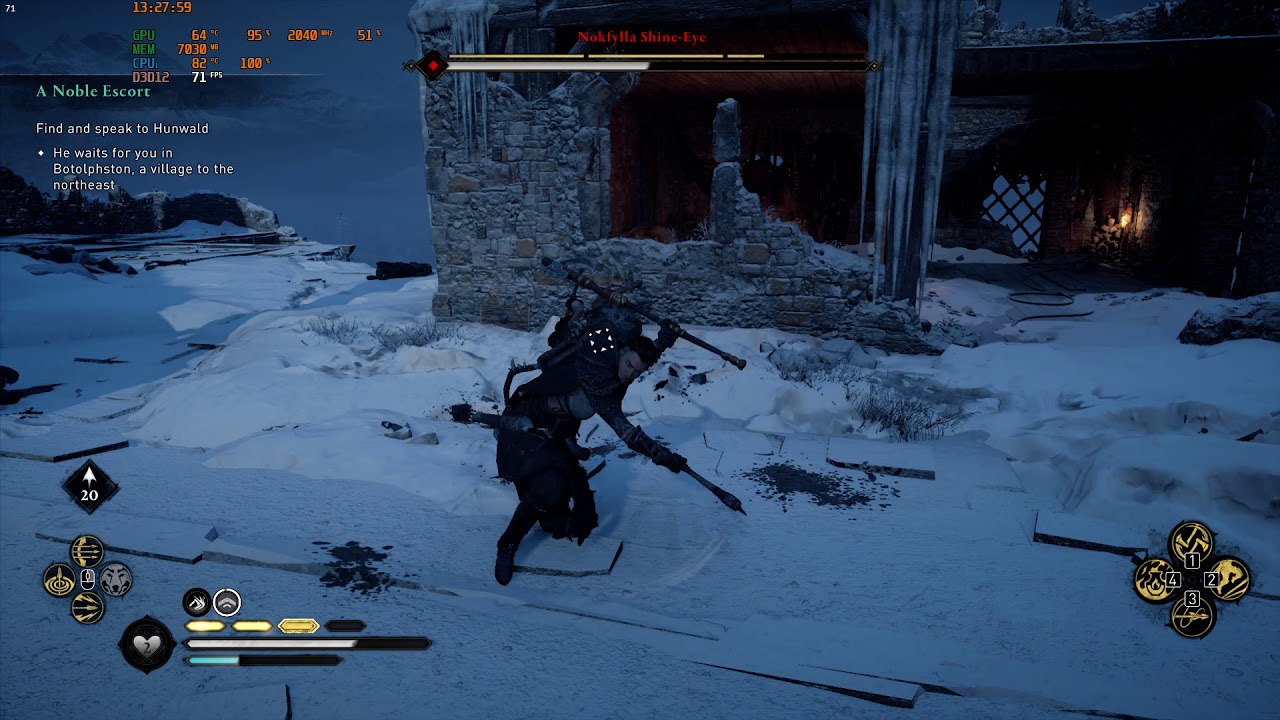
Task: Use the target-marking arrow ability
Action: click(59, 580)
